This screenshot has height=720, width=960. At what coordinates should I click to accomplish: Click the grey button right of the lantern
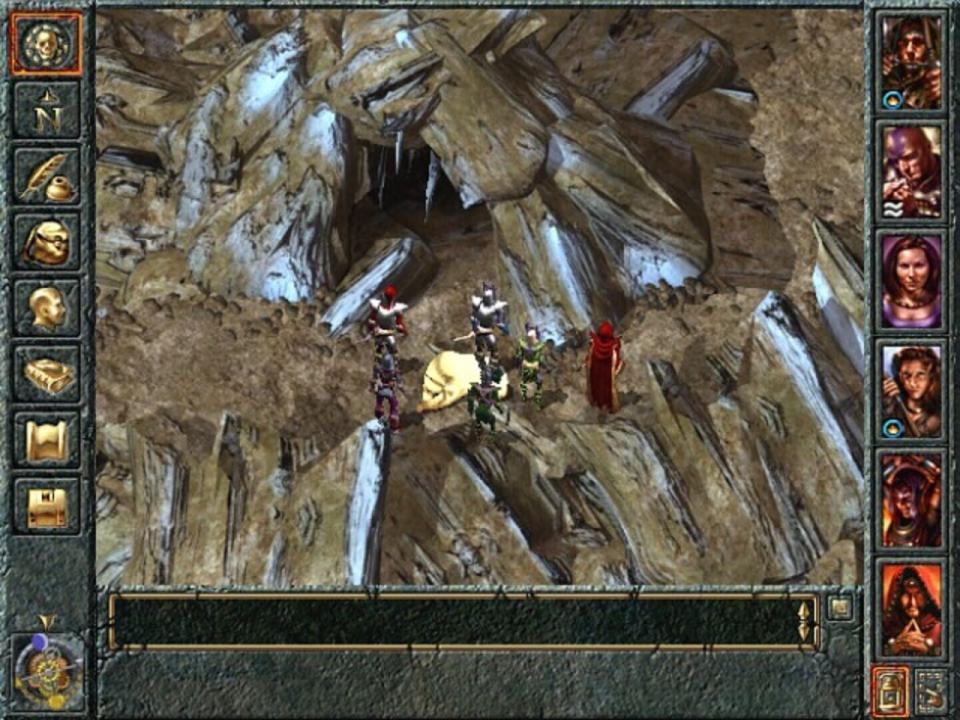(x=932, y=690)
